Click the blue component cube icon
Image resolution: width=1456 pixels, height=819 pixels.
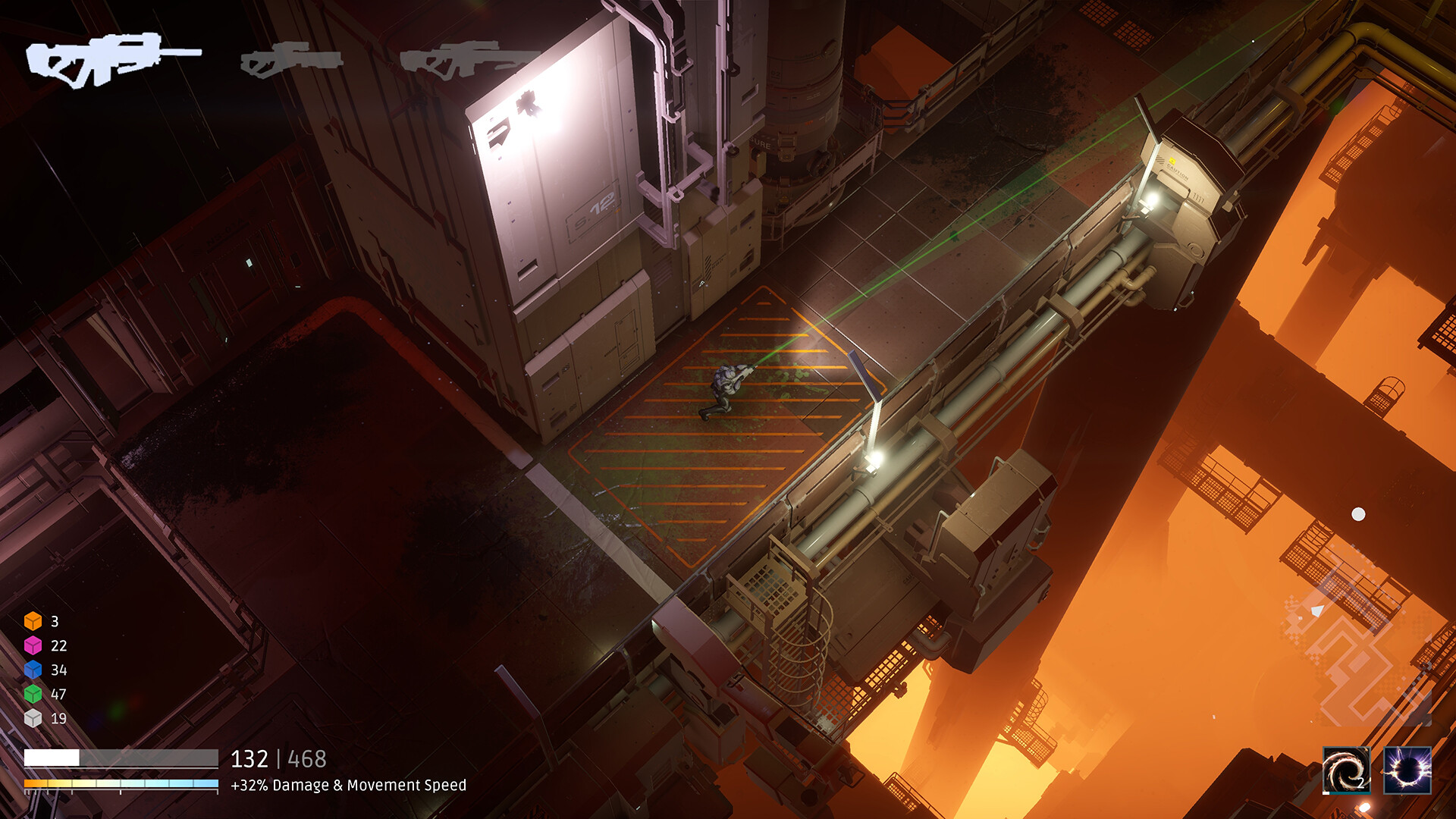[33, 670]
